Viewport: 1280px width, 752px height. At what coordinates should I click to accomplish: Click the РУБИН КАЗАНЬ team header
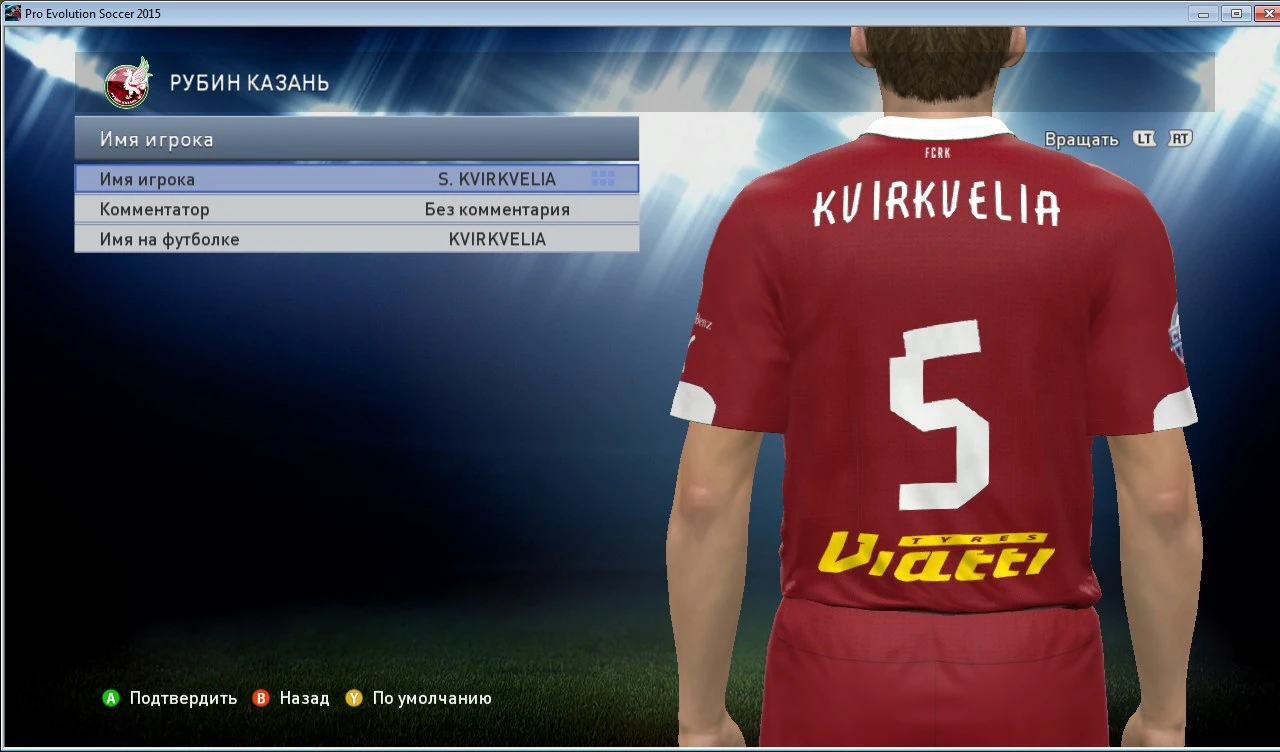tap(252, 83)
